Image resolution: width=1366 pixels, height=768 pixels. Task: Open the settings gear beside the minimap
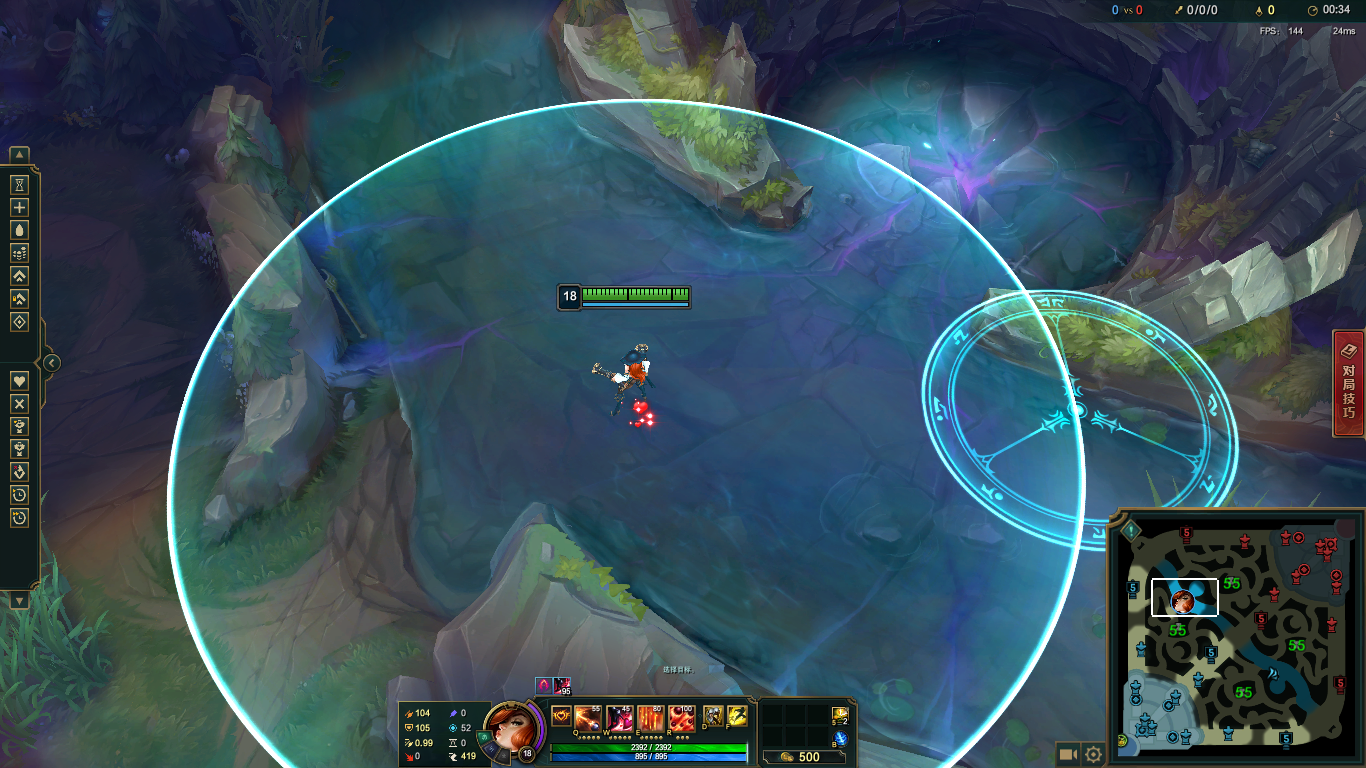coord(1094,755)
